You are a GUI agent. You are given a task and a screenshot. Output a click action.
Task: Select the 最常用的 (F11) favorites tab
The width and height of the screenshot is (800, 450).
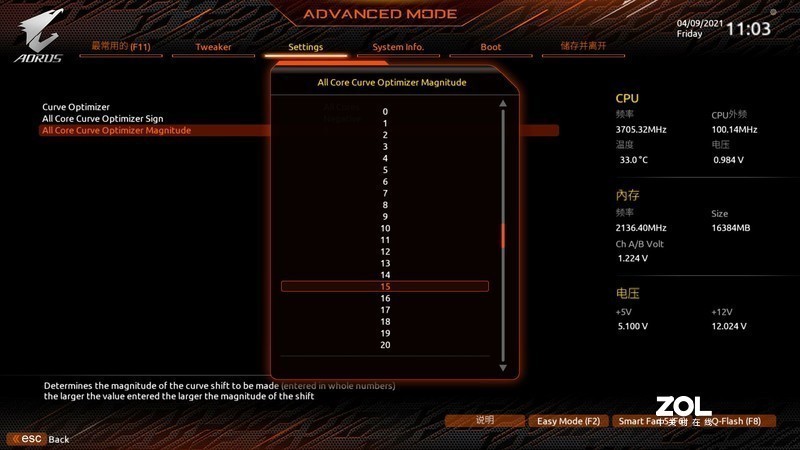[x=120, y=47]
